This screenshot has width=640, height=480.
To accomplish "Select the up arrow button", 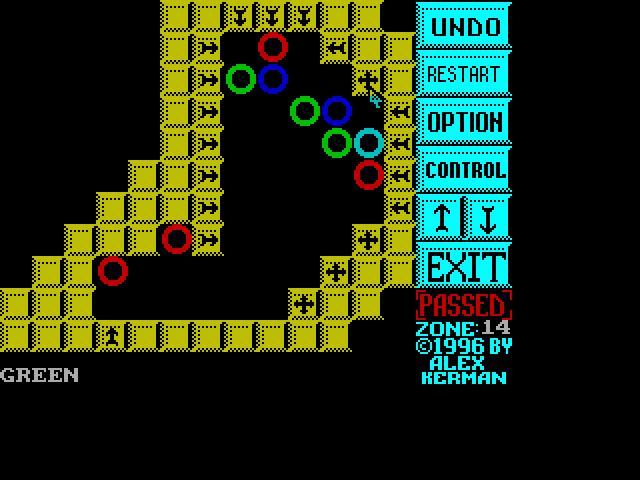I will [442, 217].
